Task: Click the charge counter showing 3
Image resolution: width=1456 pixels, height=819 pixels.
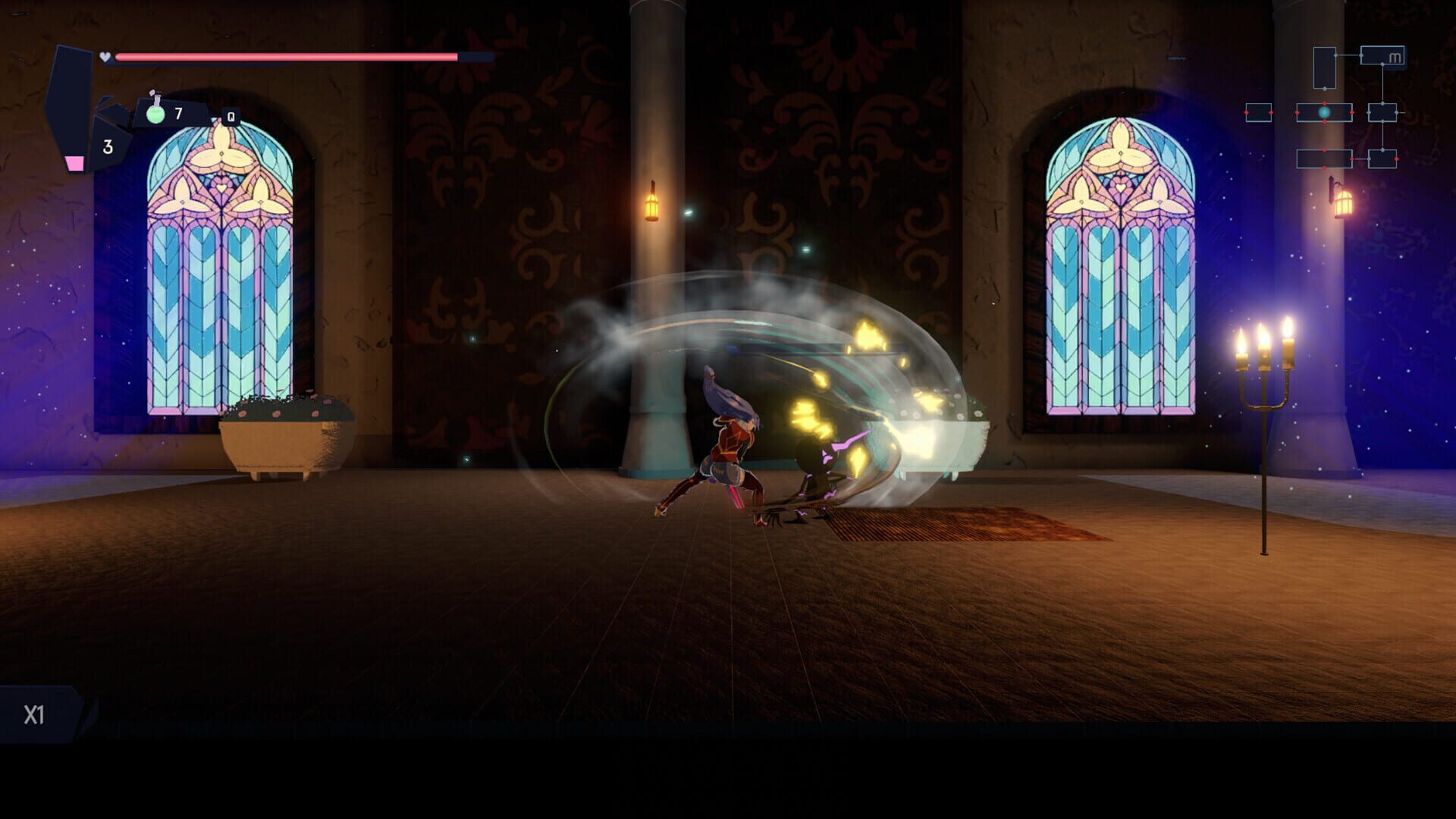Action: click(107, 146)
